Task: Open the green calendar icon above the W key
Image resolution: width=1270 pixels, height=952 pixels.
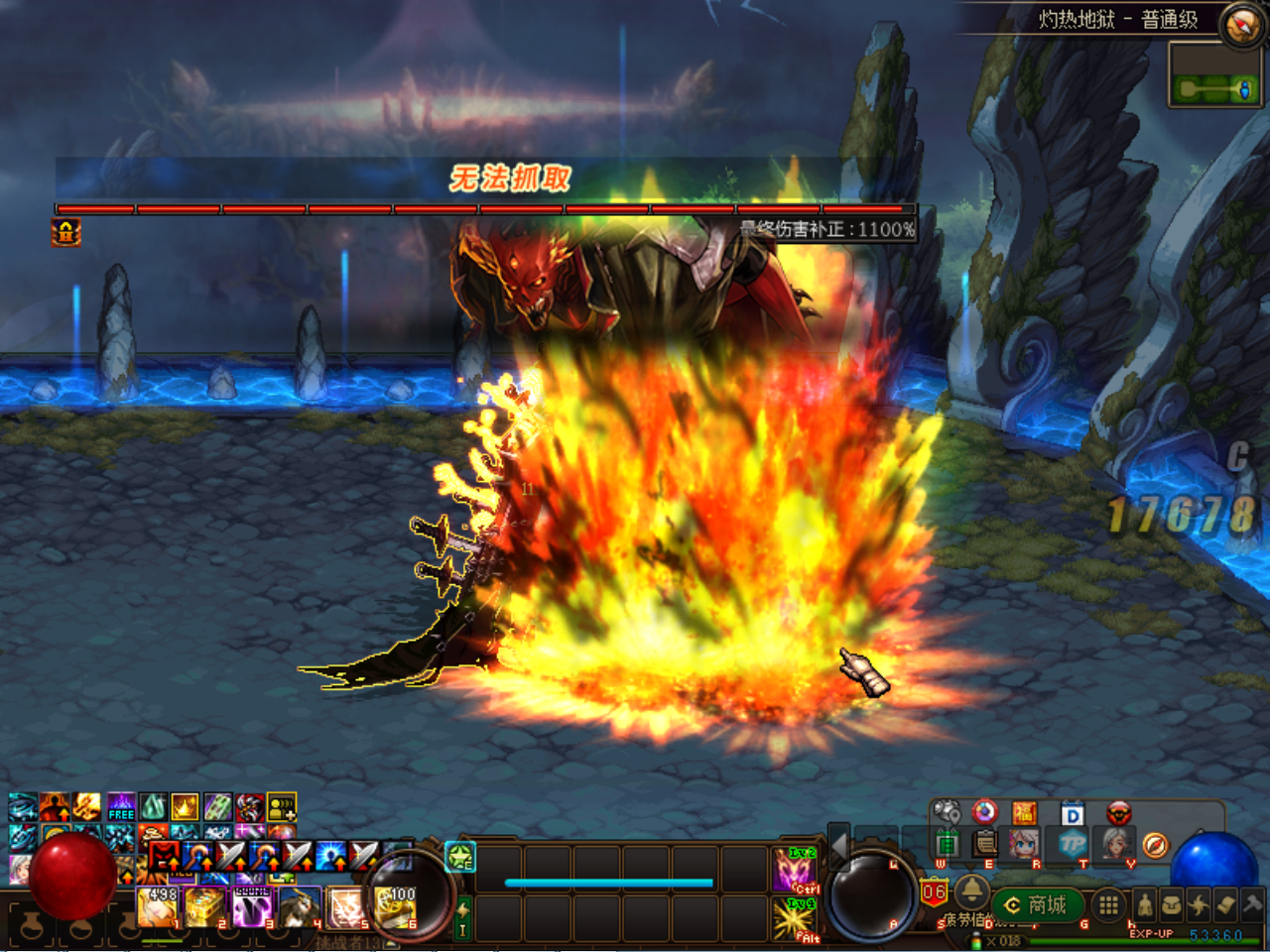Action: pos(948,843)
